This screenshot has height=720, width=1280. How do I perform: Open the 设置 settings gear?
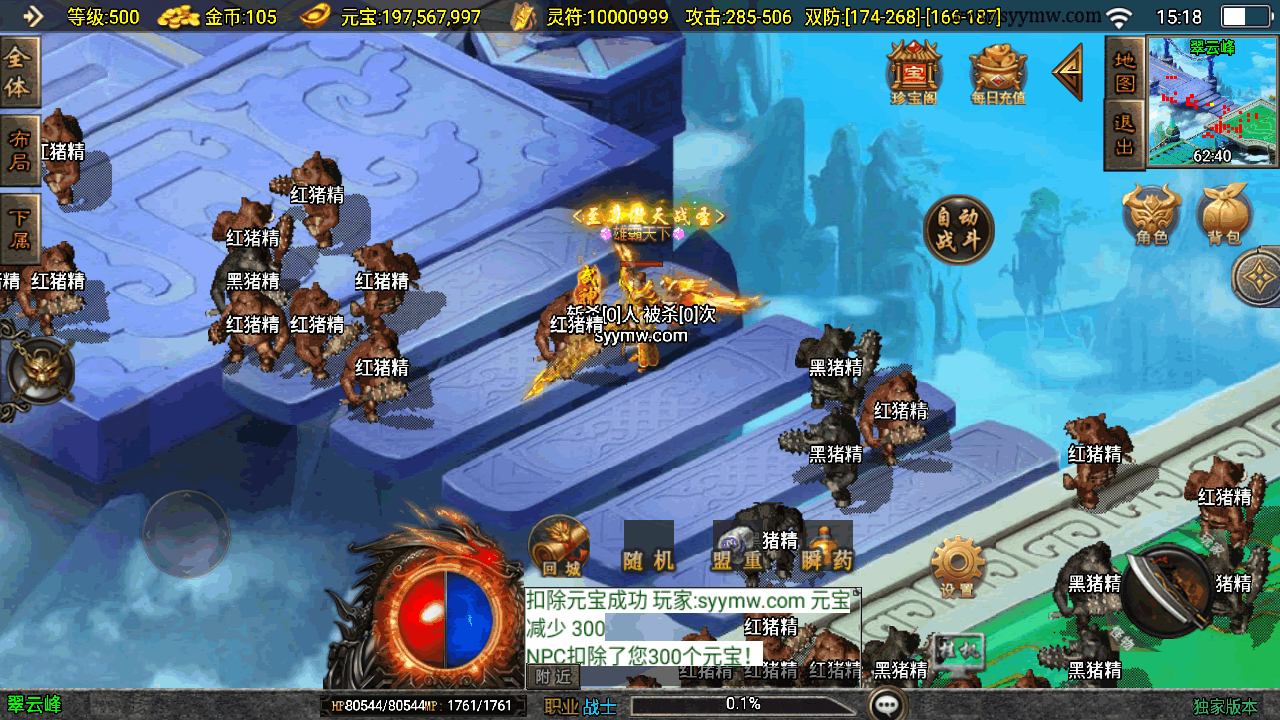pos(957,567)
